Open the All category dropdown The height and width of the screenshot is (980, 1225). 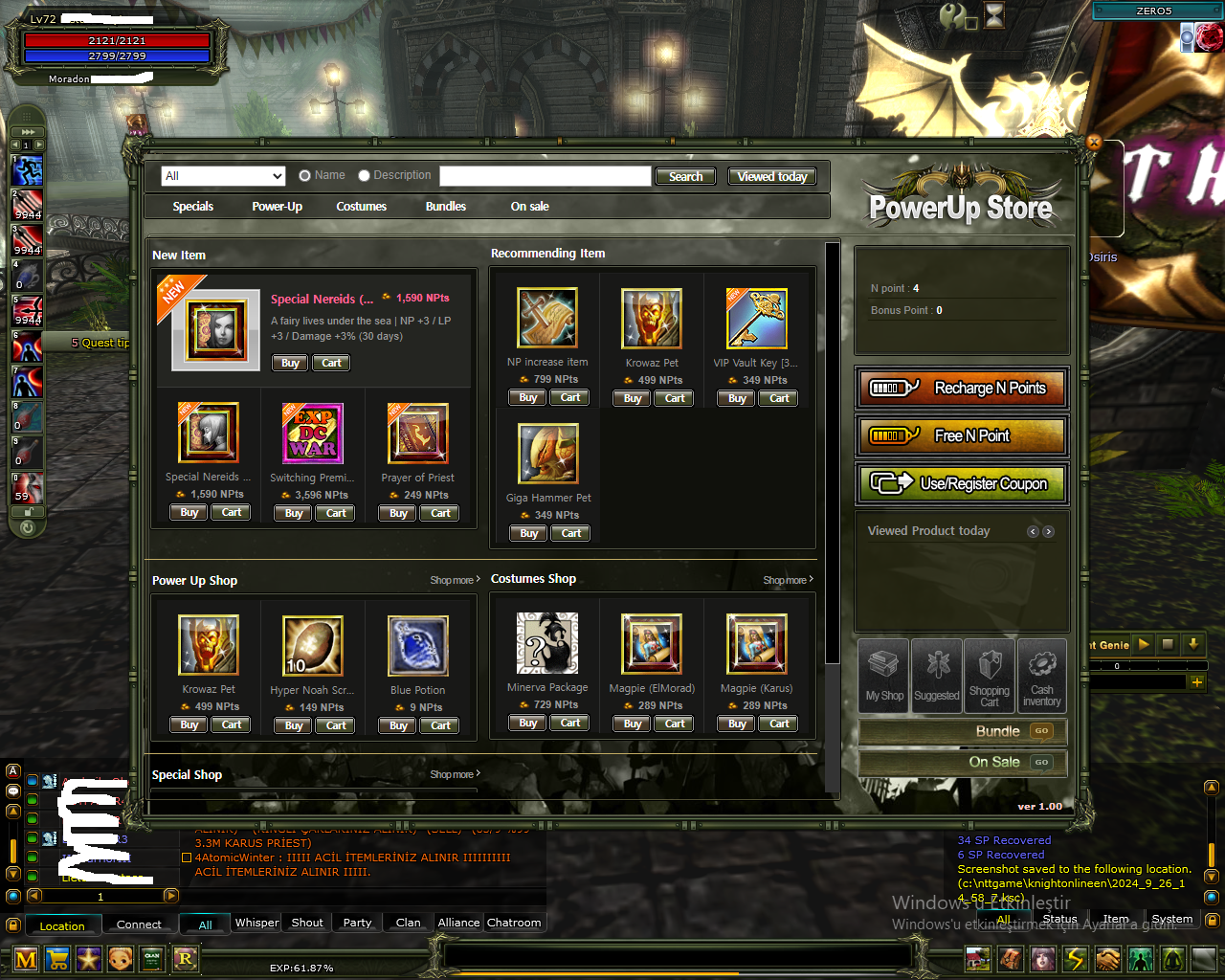pos(223,175)
